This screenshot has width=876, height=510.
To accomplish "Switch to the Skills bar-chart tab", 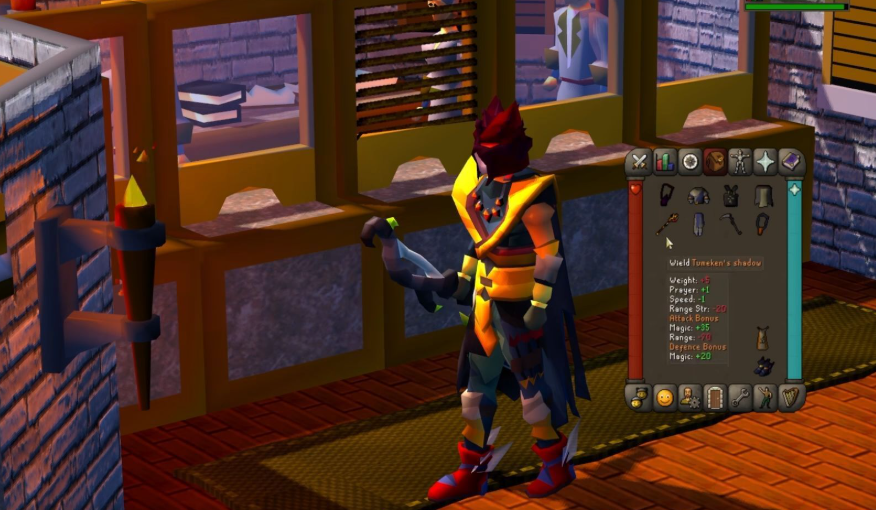I will (x=665, y=162).
